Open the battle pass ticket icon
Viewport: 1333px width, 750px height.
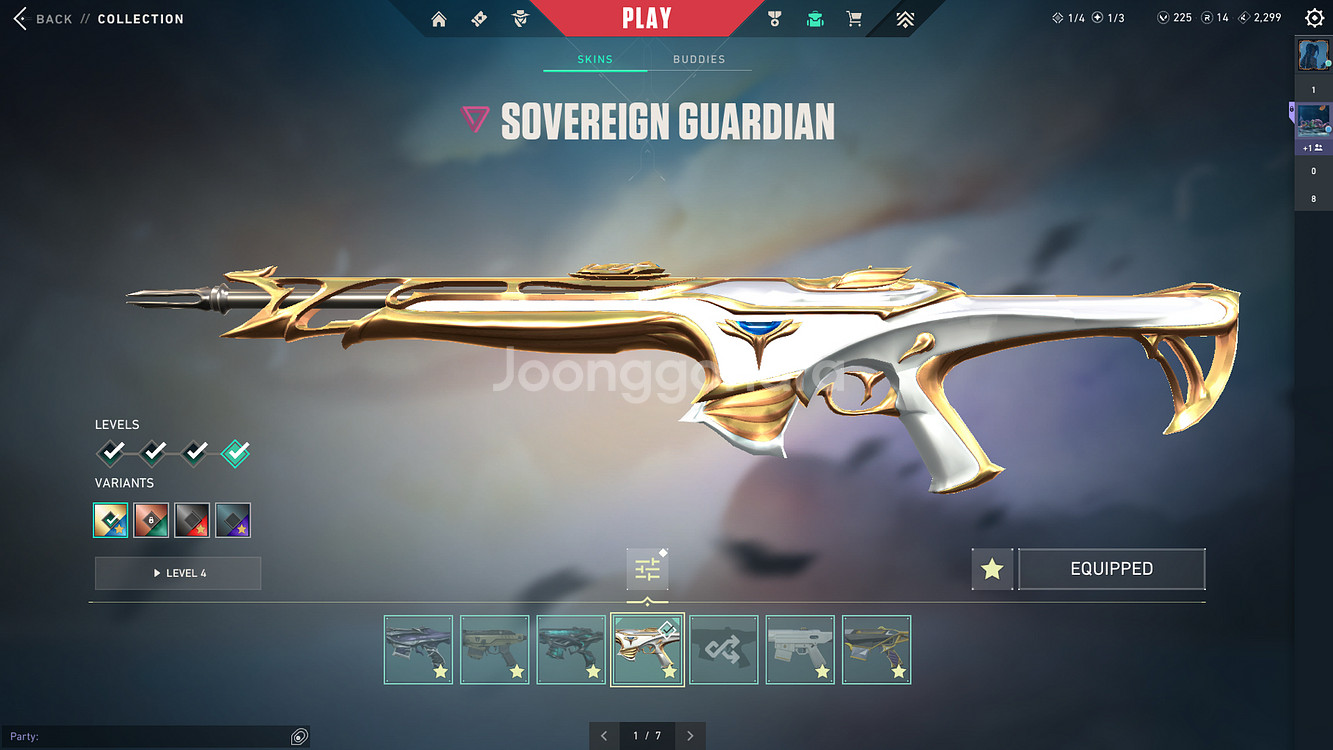pyautogui.click(x=479, y=19)
